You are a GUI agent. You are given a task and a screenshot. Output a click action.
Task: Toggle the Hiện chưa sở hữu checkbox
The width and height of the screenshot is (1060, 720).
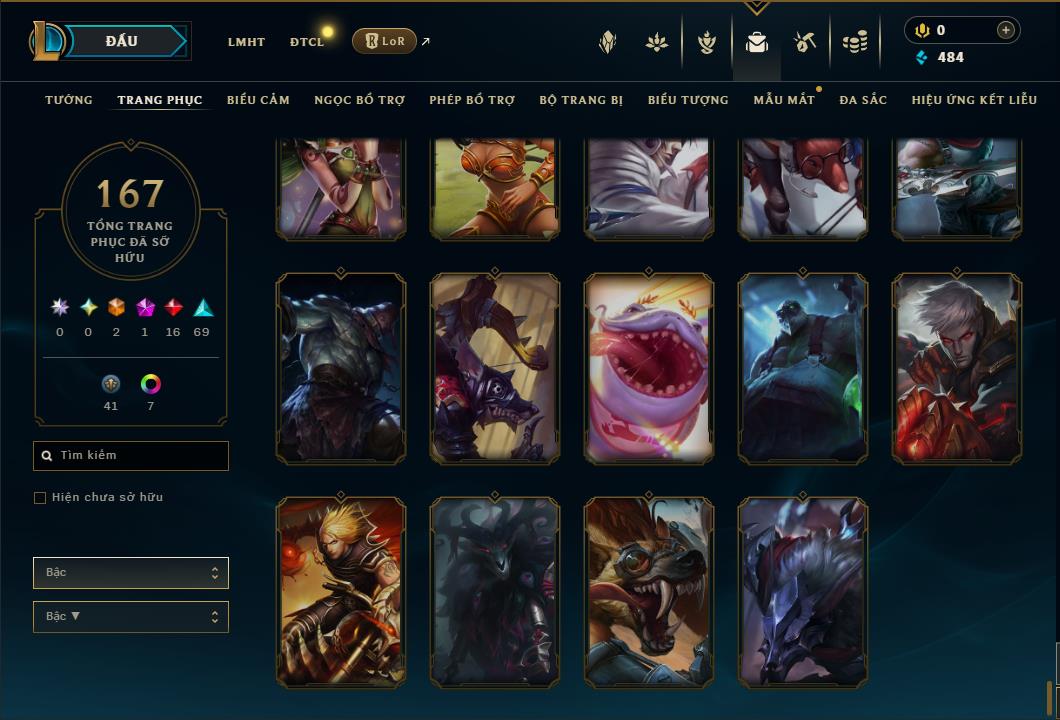[40, 498]
